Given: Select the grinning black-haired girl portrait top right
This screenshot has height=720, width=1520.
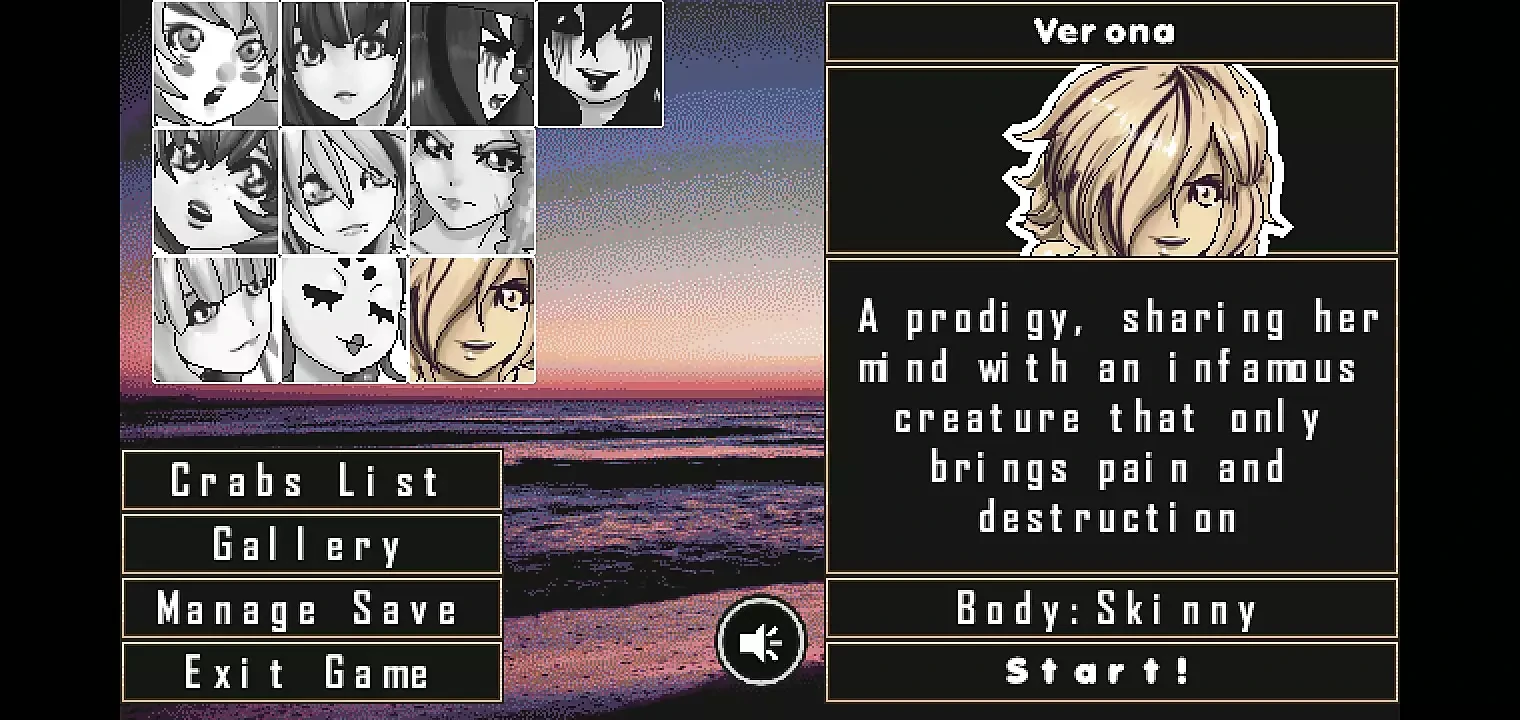Looking at the screenshot, I should [600, 64].
